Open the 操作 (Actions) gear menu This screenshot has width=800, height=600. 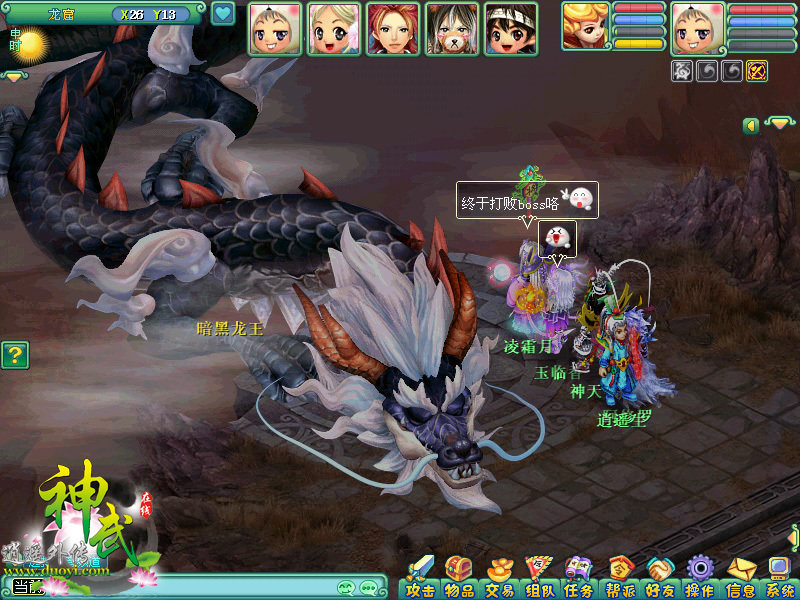click(699, 578)
